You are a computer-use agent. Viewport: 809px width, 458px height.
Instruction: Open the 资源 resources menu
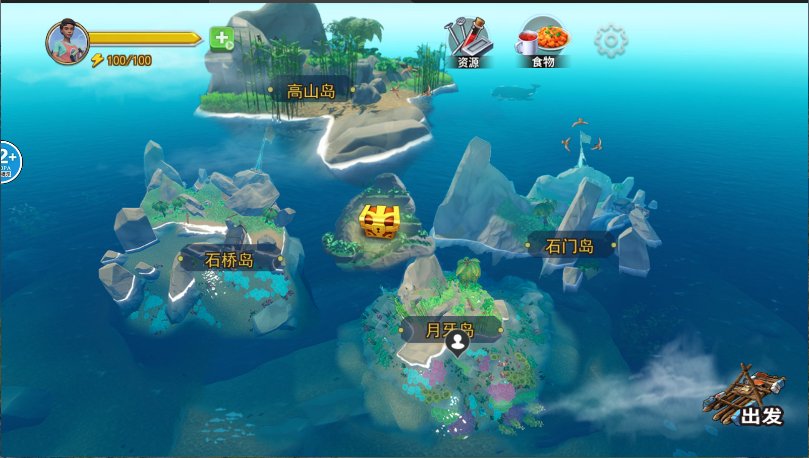tap(468, 42)
